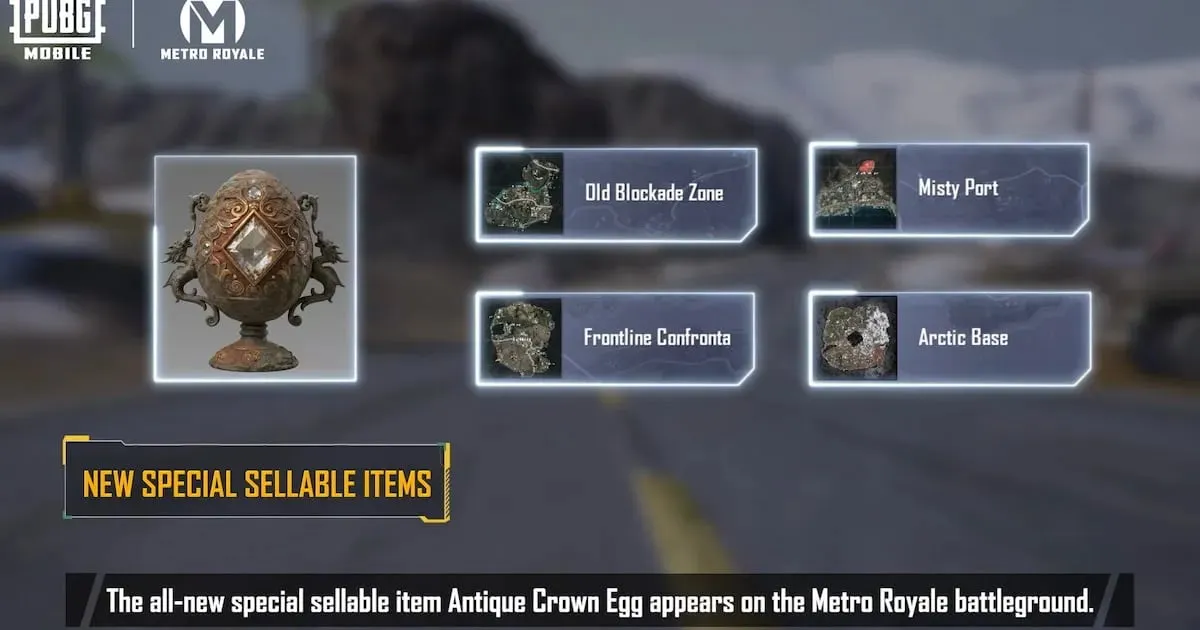Select the Old Blockade Zone map card

[616, 194]
